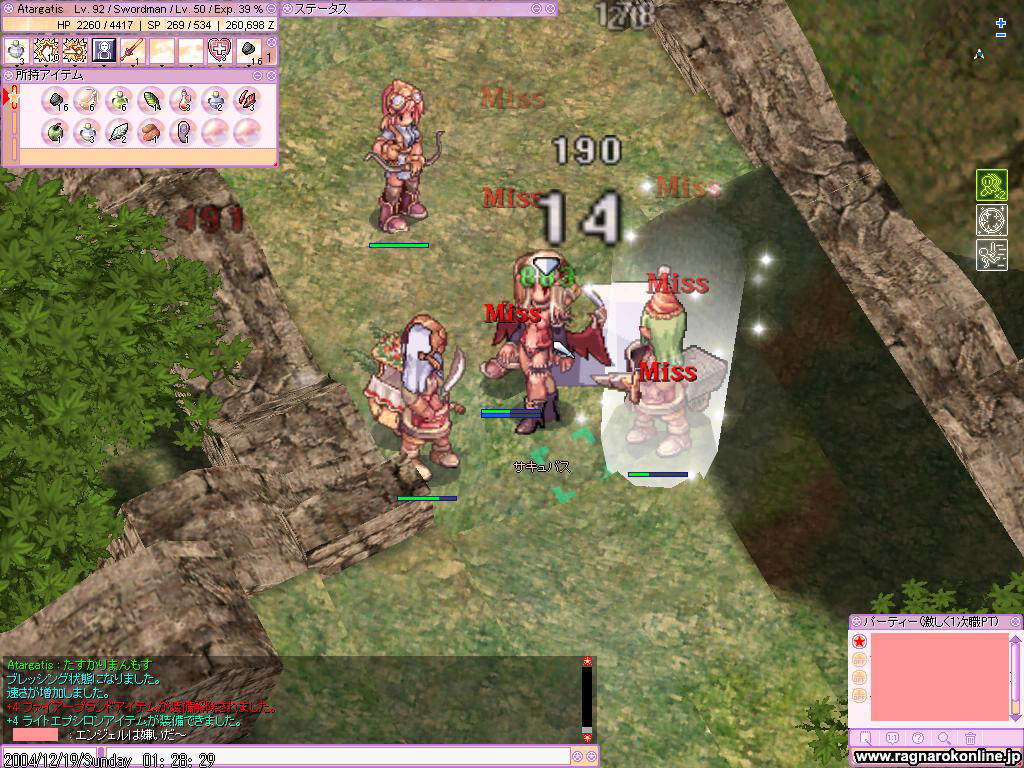Image resolution: width=1024 pixels, height=768 pixels.
Task: Choose the red potion item in the inventory
Action: [x=183, y=100]
